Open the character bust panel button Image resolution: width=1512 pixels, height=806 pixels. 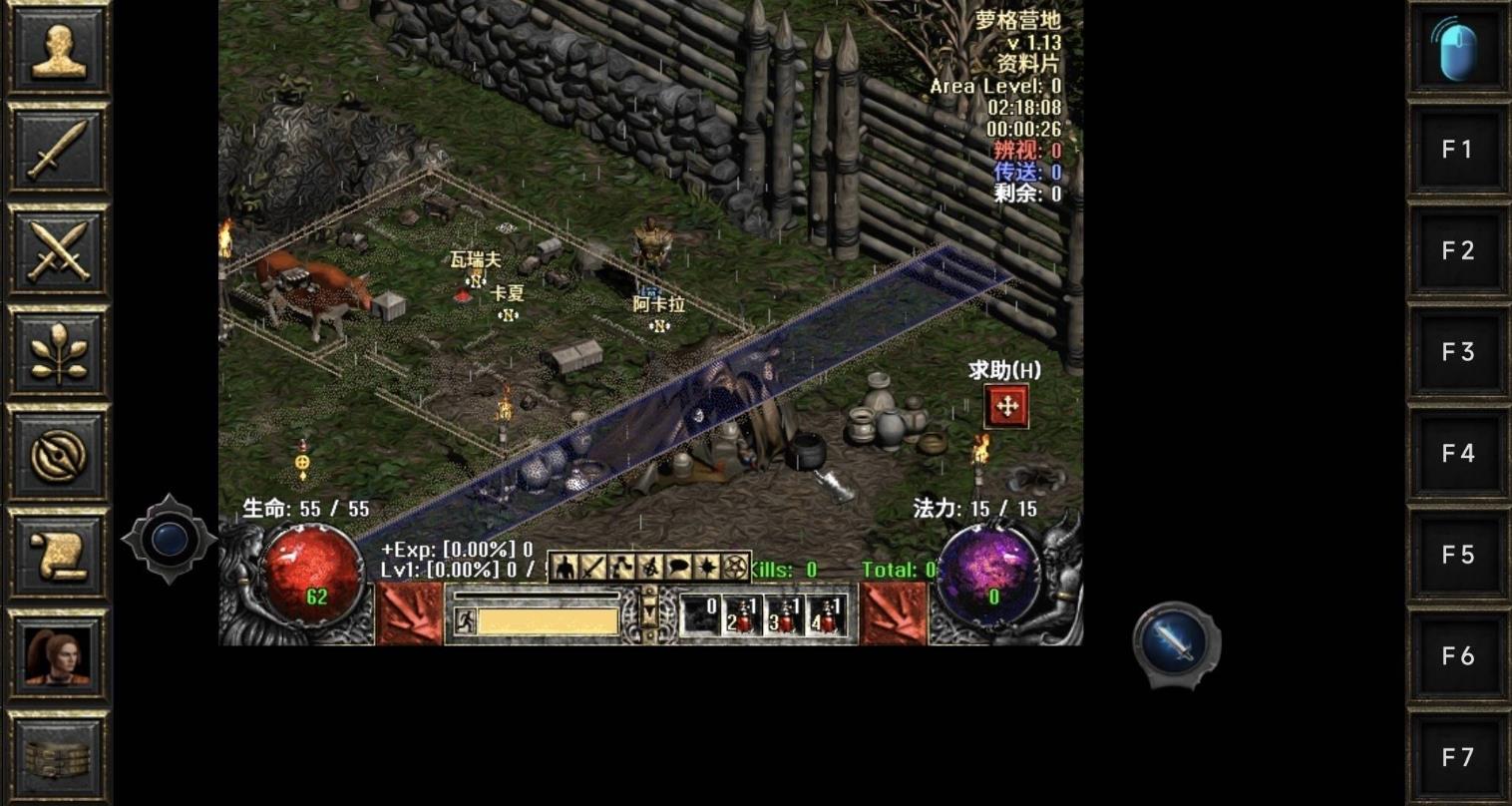(x=58, y=50)
